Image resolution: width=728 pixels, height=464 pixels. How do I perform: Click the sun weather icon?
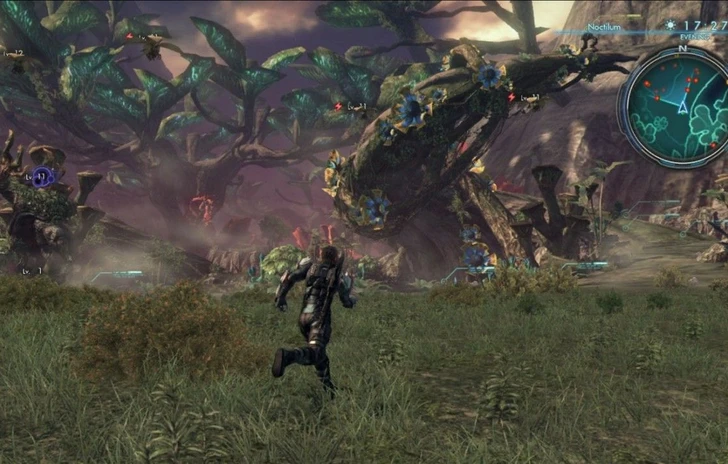671,25
